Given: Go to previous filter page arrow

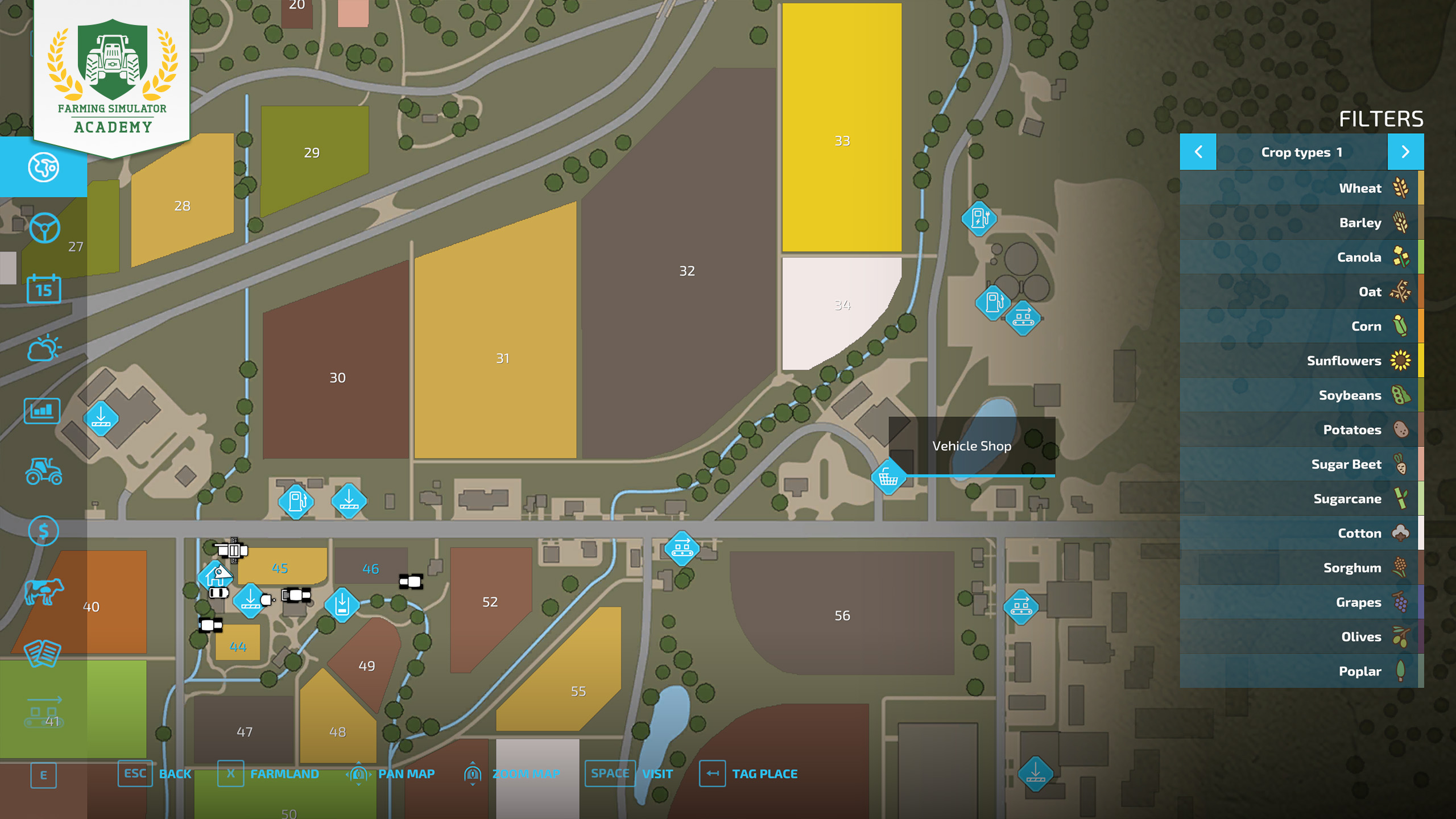Looking at the screenshot, I should tap(1198, 152).
